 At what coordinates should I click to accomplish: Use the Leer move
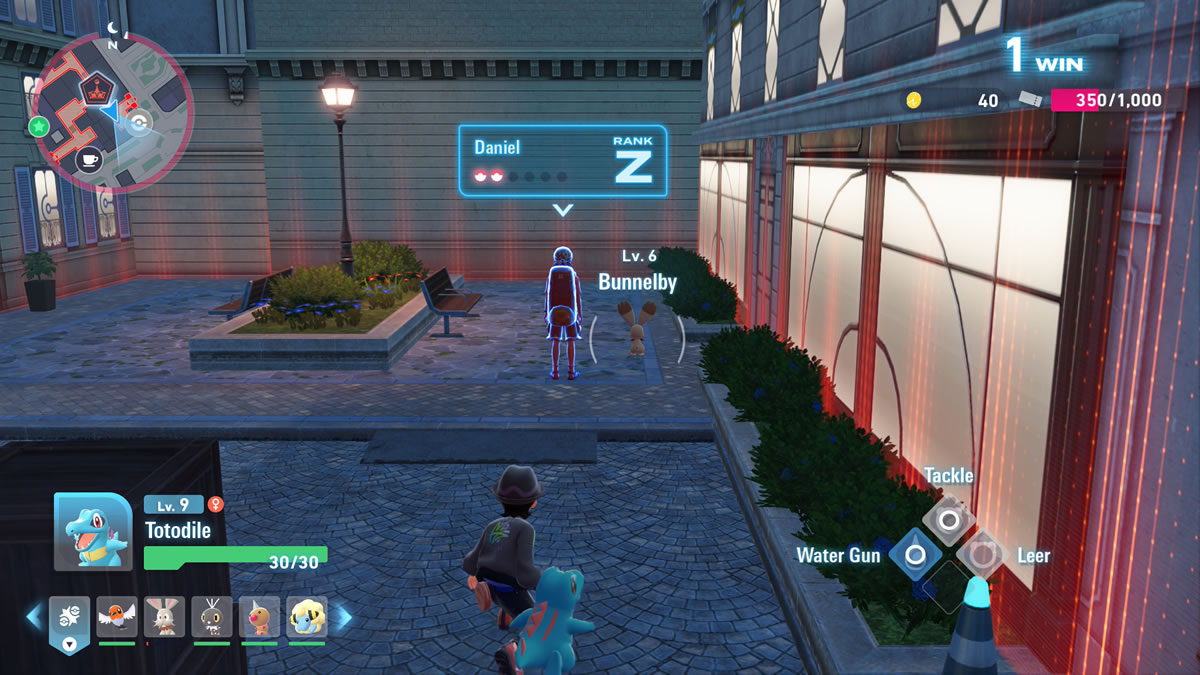pyautogui.click(x=983, y=554)
